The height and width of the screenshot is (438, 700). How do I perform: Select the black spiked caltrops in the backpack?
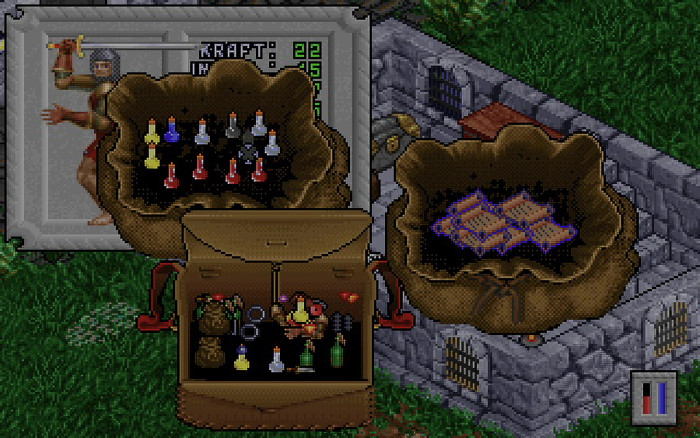[x=343, y=322]
